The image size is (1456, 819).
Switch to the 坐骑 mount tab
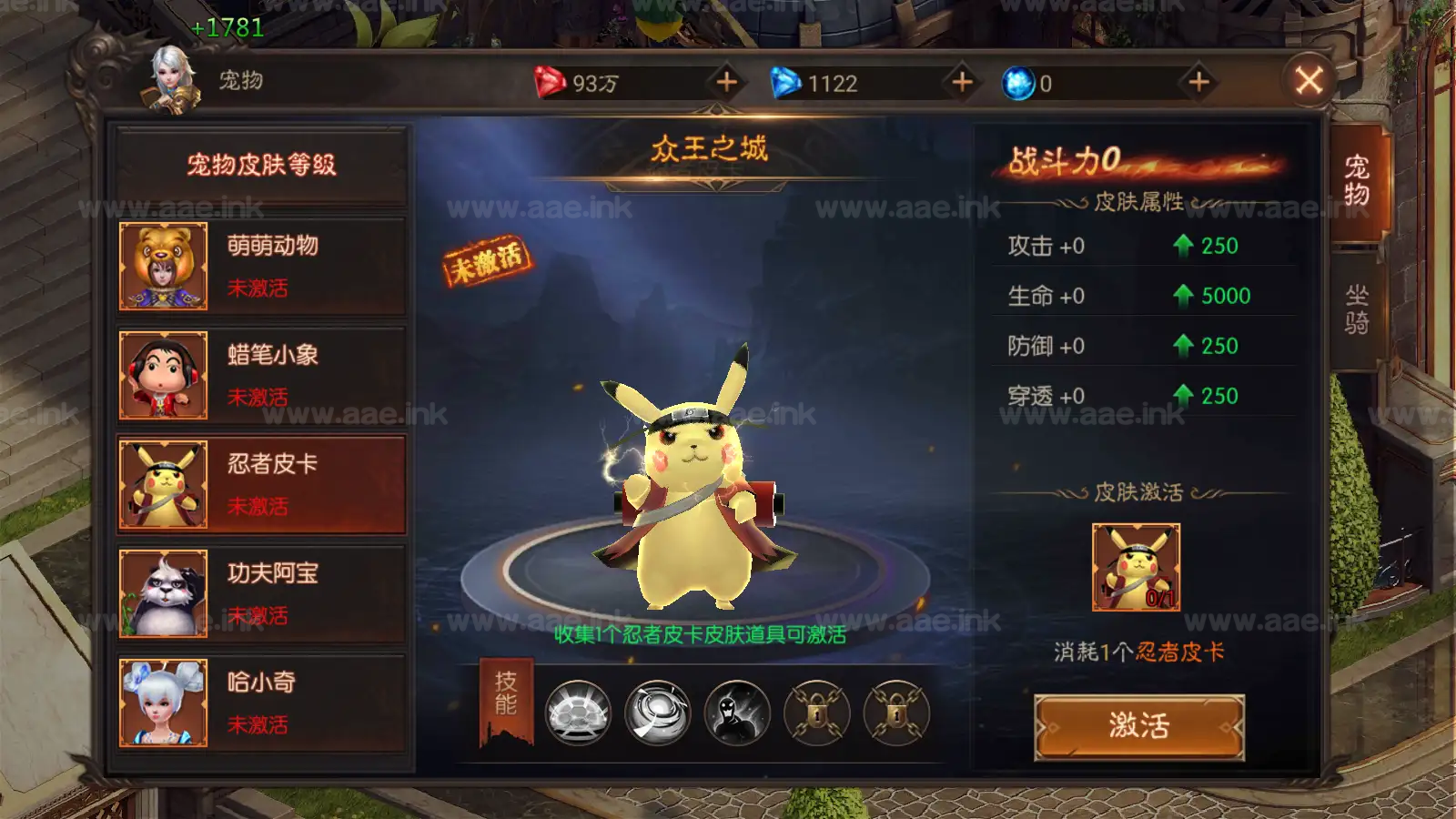pyautogui.click(x=1357, y=309)
